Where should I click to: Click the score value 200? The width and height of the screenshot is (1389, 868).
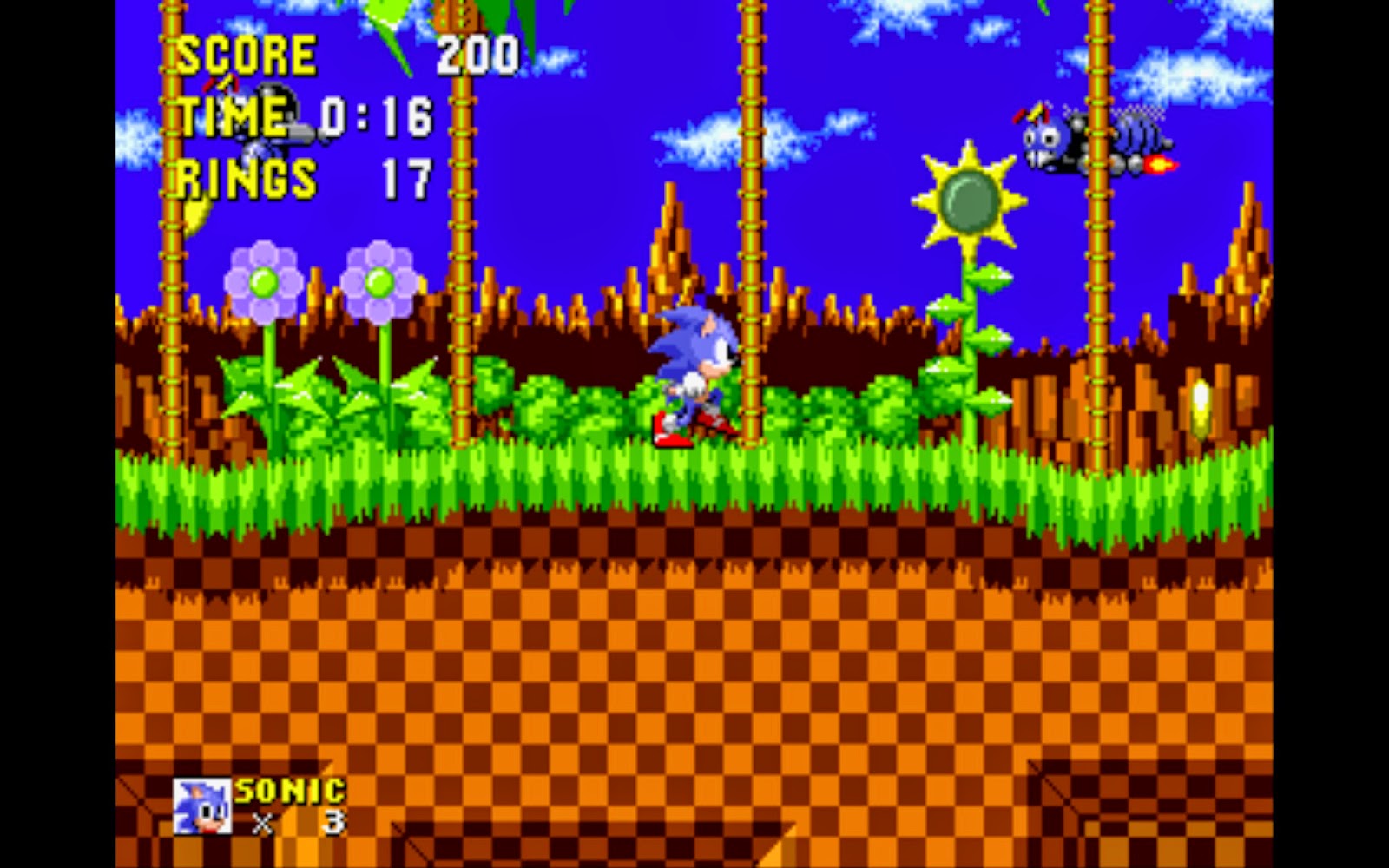(x=476, y=54)
